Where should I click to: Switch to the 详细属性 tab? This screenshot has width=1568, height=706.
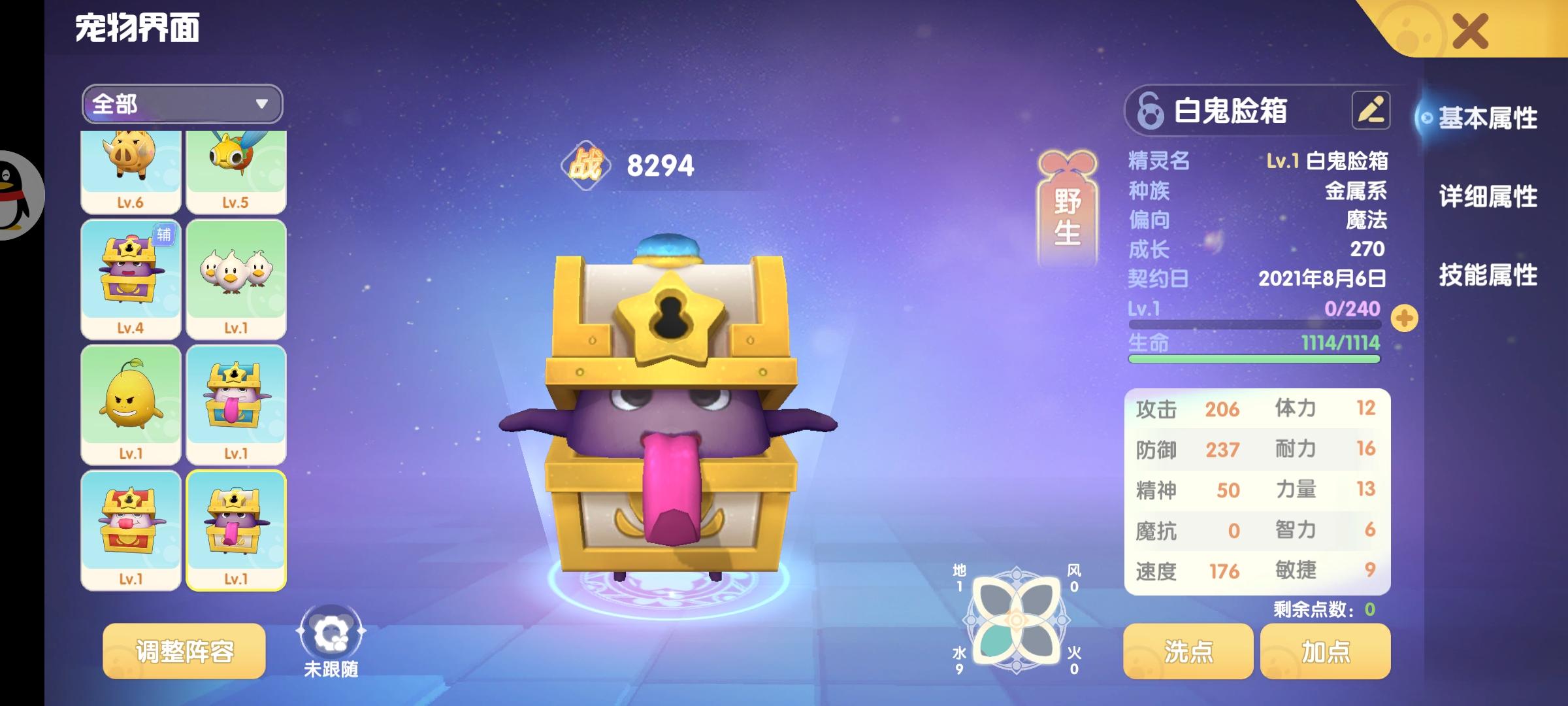(1490, 197)
